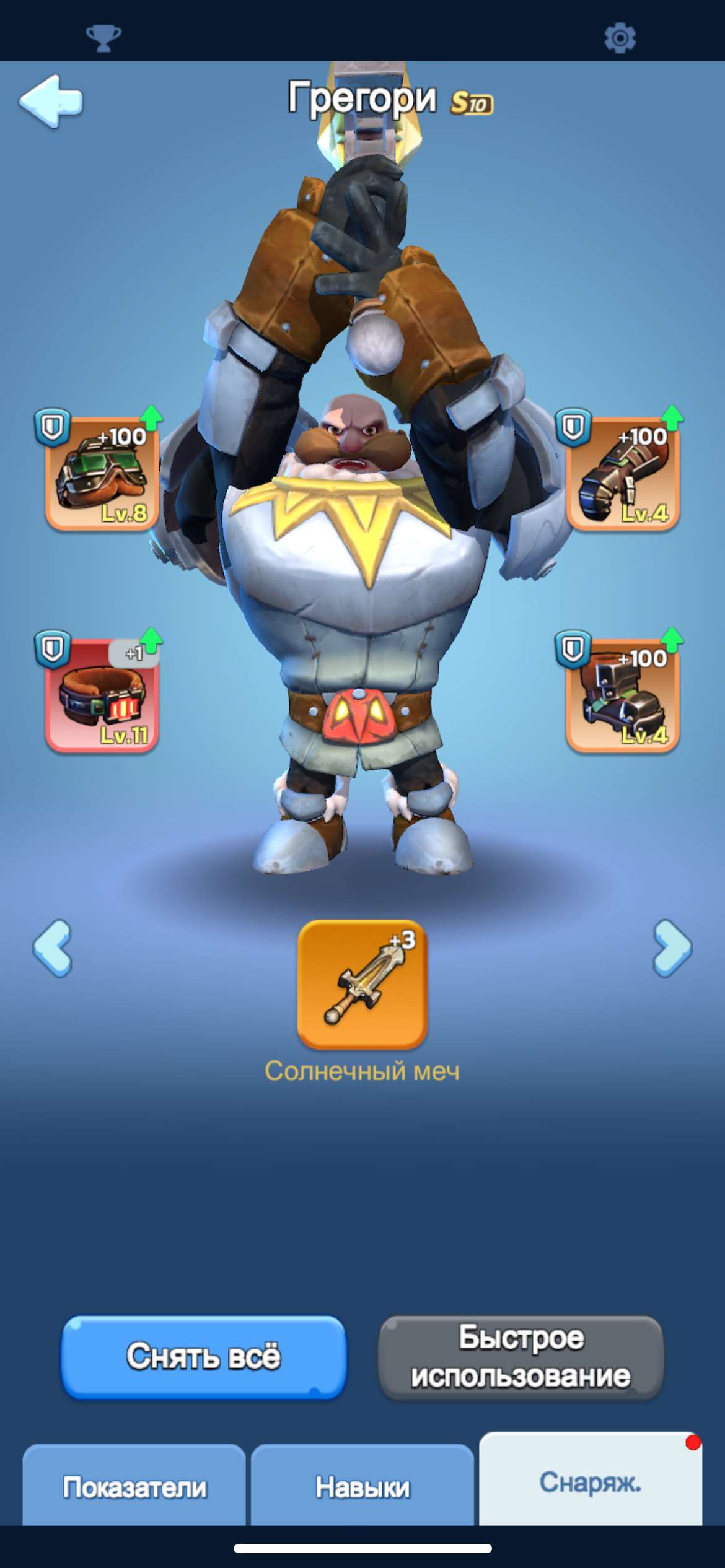The width and height of the screenshot is (725, 1568).
Task: Open settings via the gear icon
Action: [x=620, y=38]
